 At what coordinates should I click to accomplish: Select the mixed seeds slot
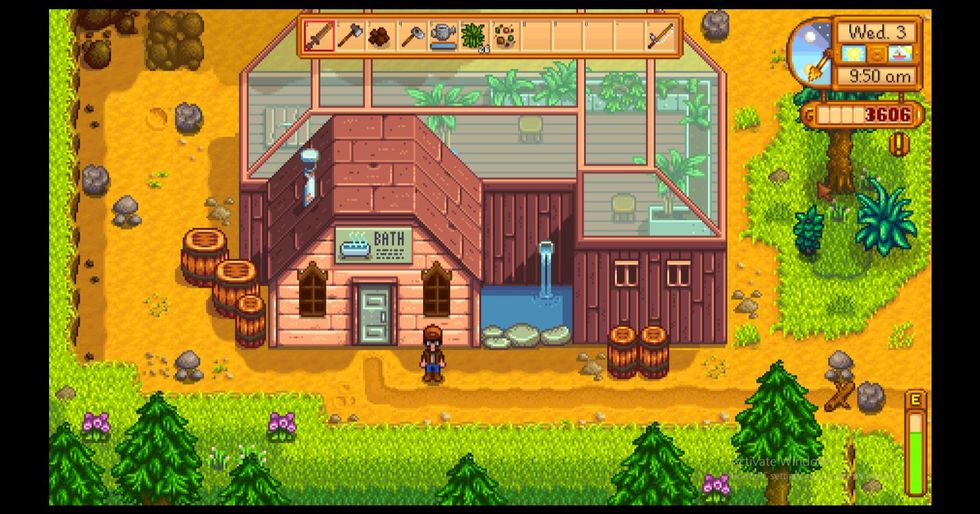[504, 37]
